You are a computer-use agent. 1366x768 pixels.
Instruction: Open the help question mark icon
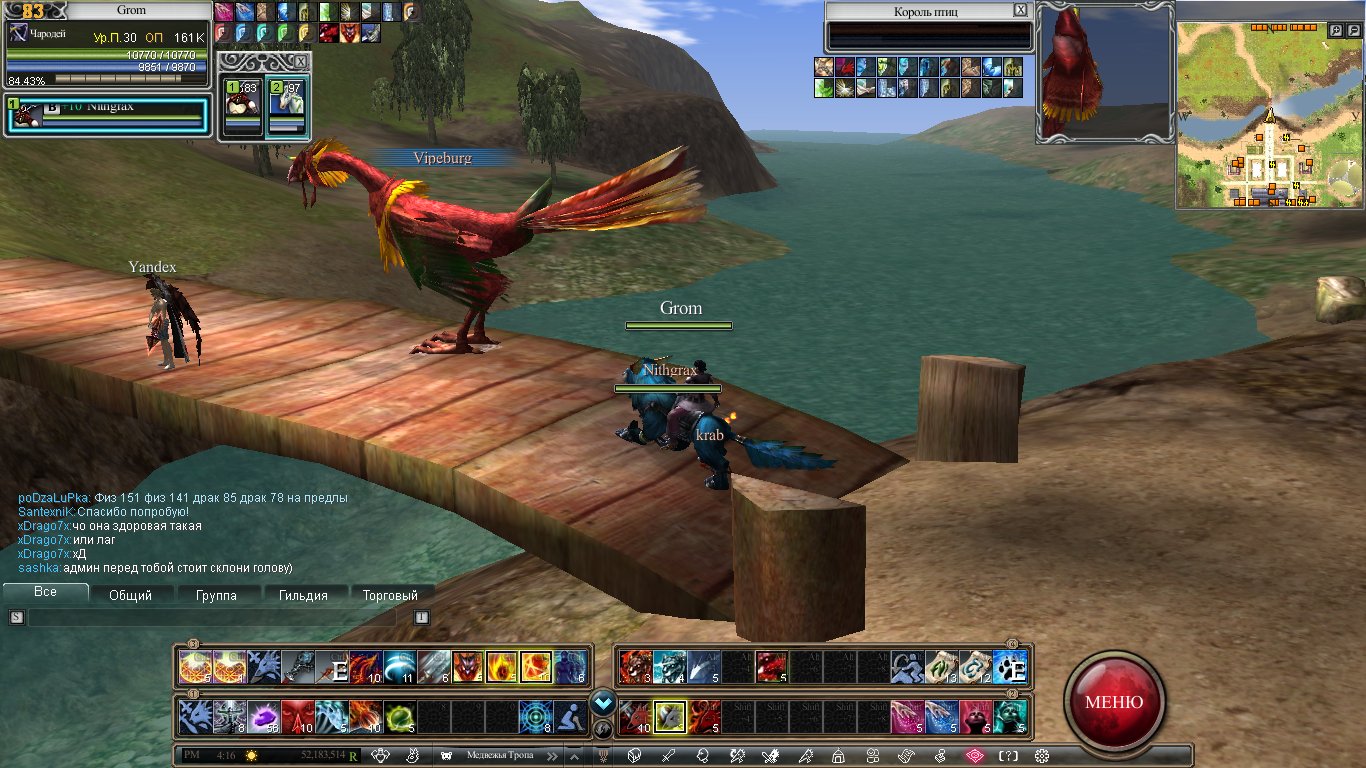coord(1009,756)
